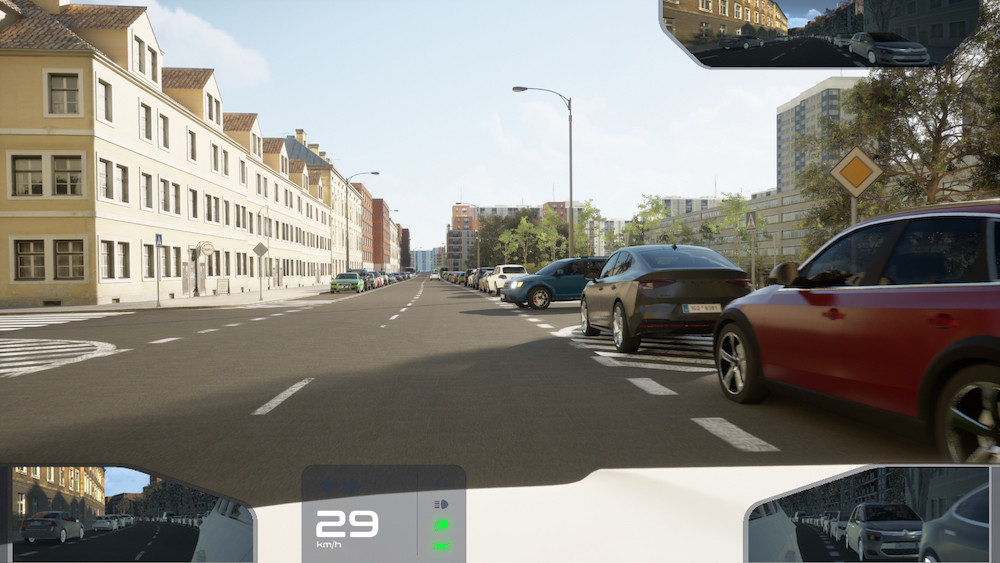Toggle the green low beam headlight icon

441,525
